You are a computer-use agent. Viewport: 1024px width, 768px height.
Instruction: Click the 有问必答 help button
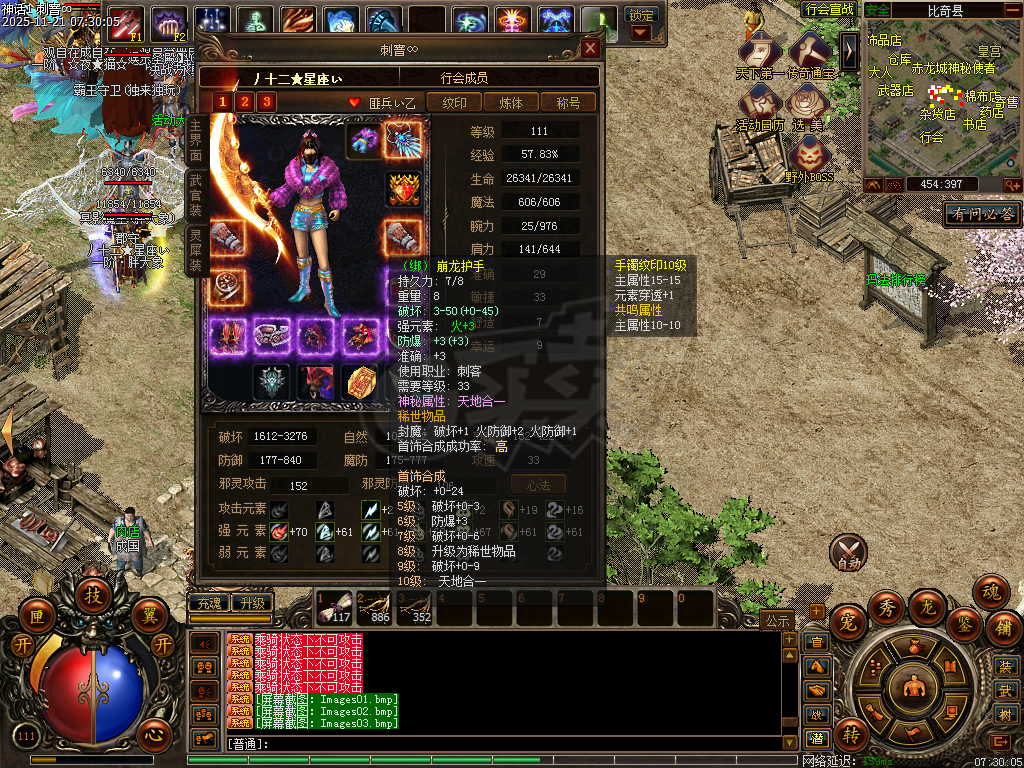click(x=982, y=214)
